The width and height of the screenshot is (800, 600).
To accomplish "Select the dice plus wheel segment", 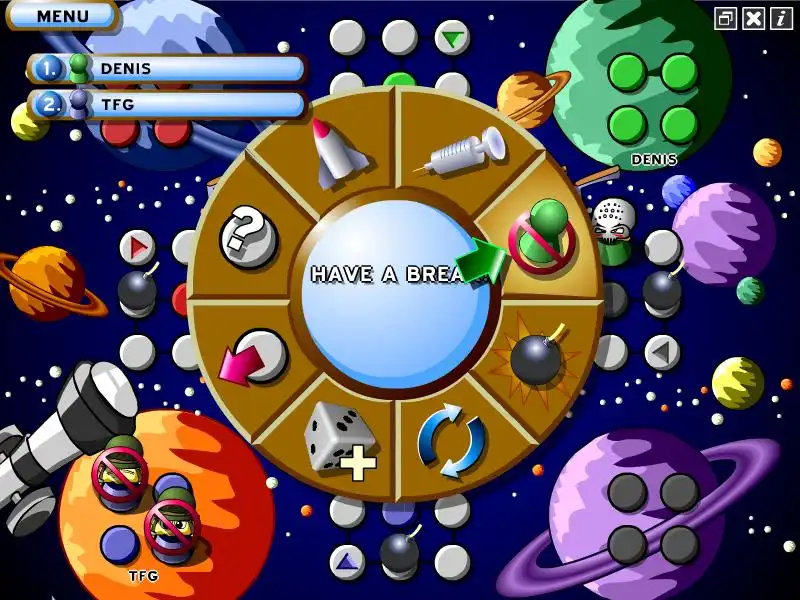I will pos(340,438).
